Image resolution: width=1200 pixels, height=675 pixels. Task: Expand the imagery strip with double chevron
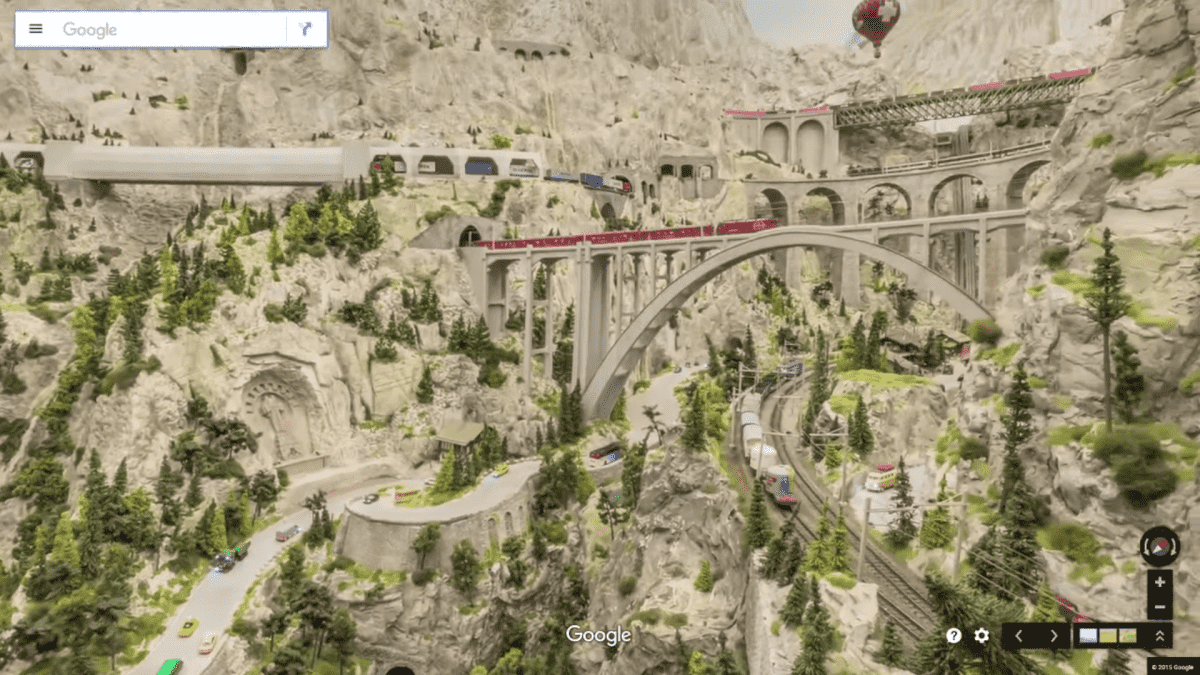tap(1159, 635)
